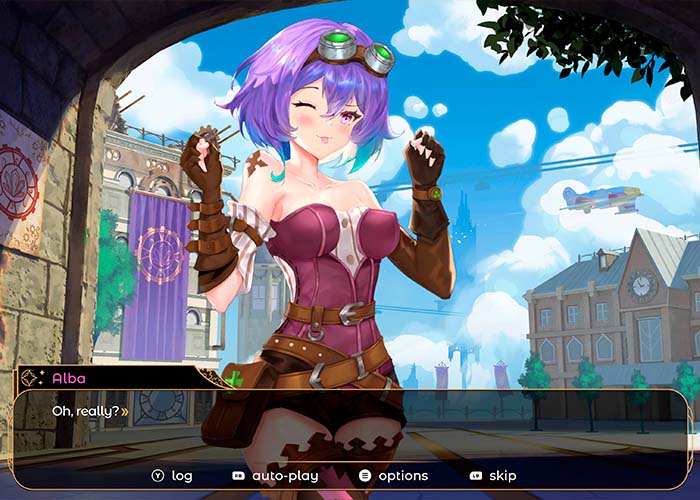Open the dialogue log
Screen dimensions: 700x500
tap(172, 476)
